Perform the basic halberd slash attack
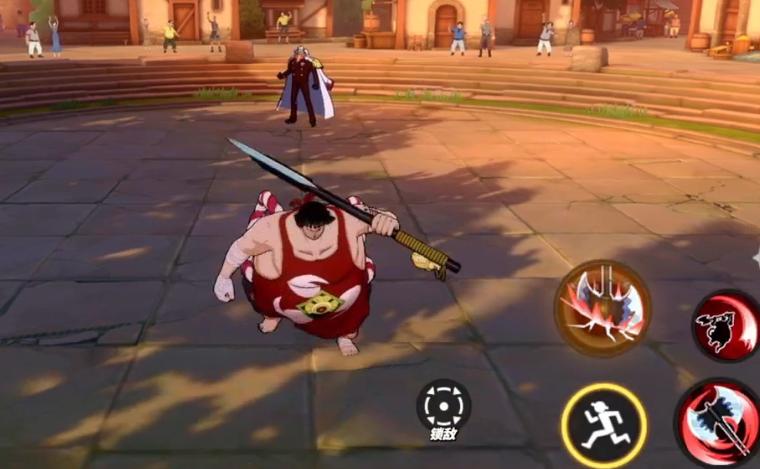The image size is (760, 469). coord(720,422)
